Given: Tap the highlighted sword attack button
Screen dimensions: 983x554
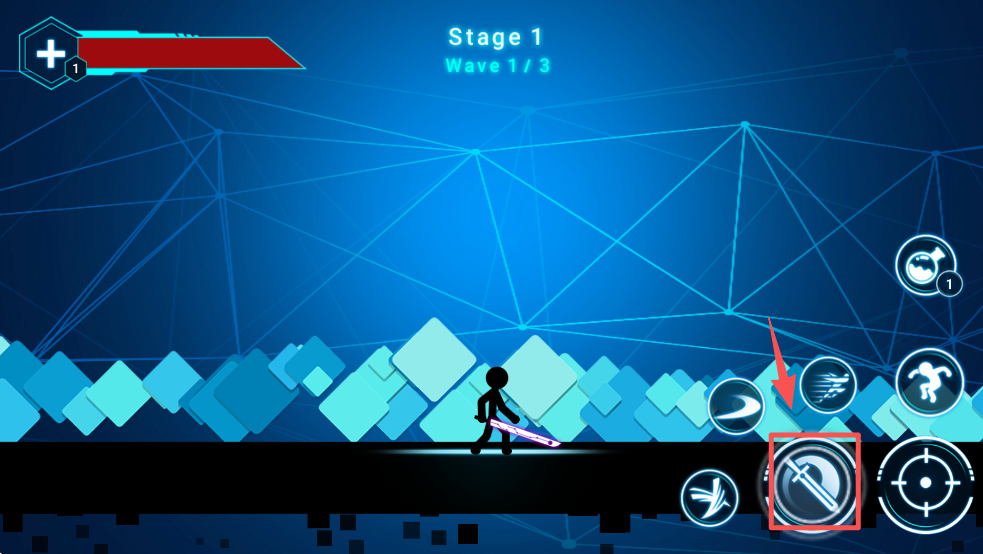Looking at the screenshot, I should click(x=814, y=482).
